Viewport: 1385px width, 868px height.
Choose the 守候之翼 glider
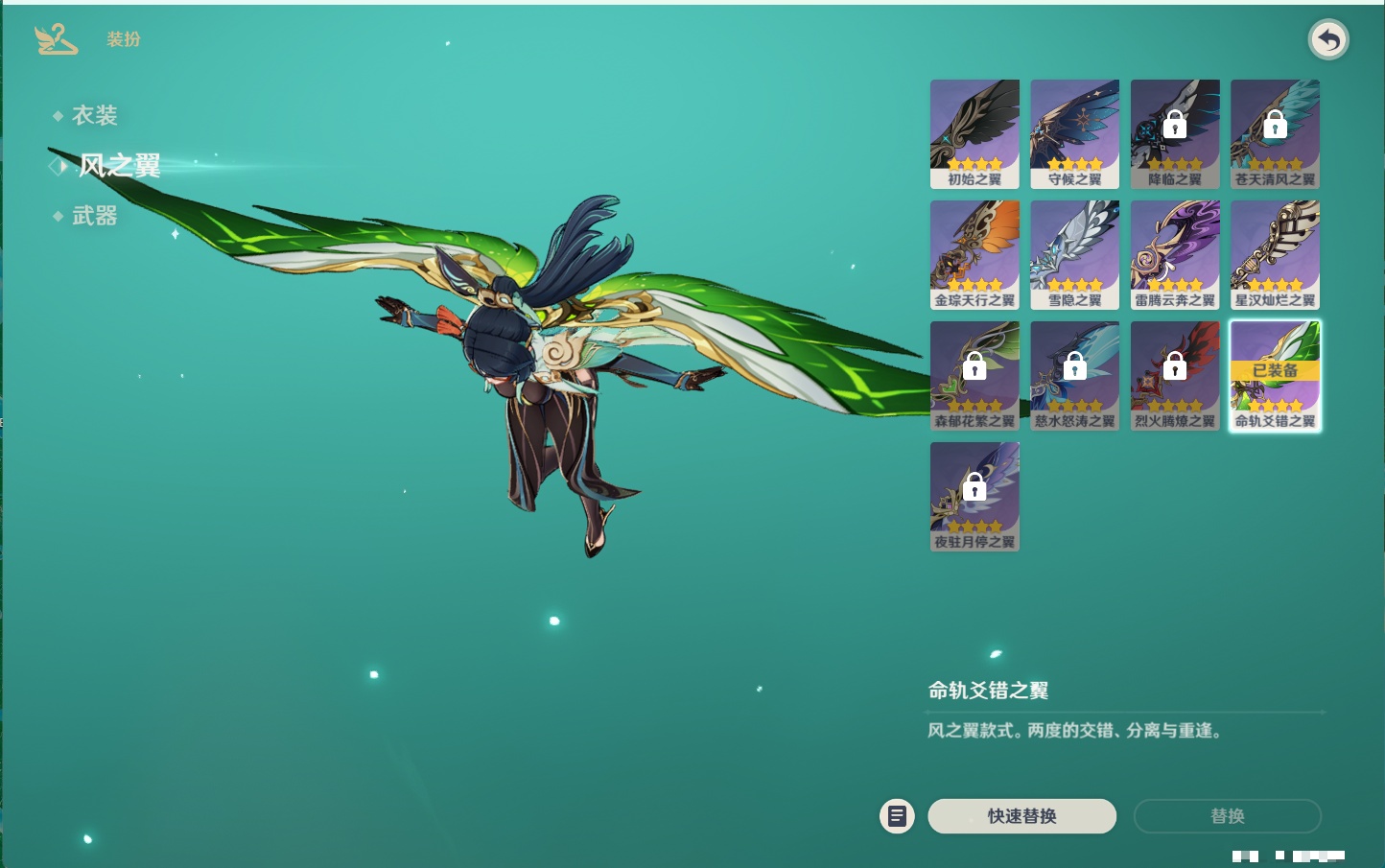pos(1074,133)
